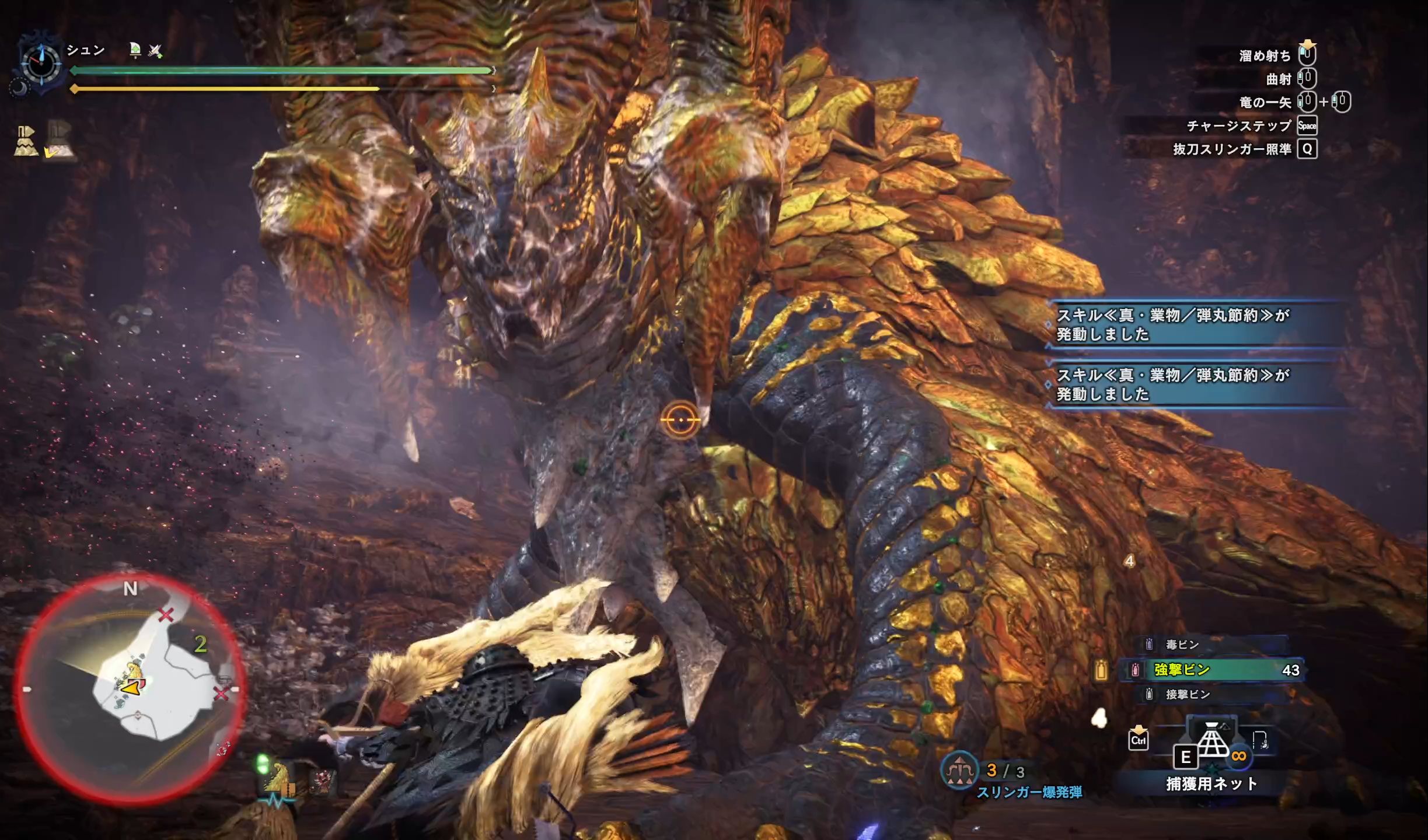Click the green-arrow scroll buff icon
Image resolution: width=1428 pixels, height=840 pixels.
tap(135, 51)
